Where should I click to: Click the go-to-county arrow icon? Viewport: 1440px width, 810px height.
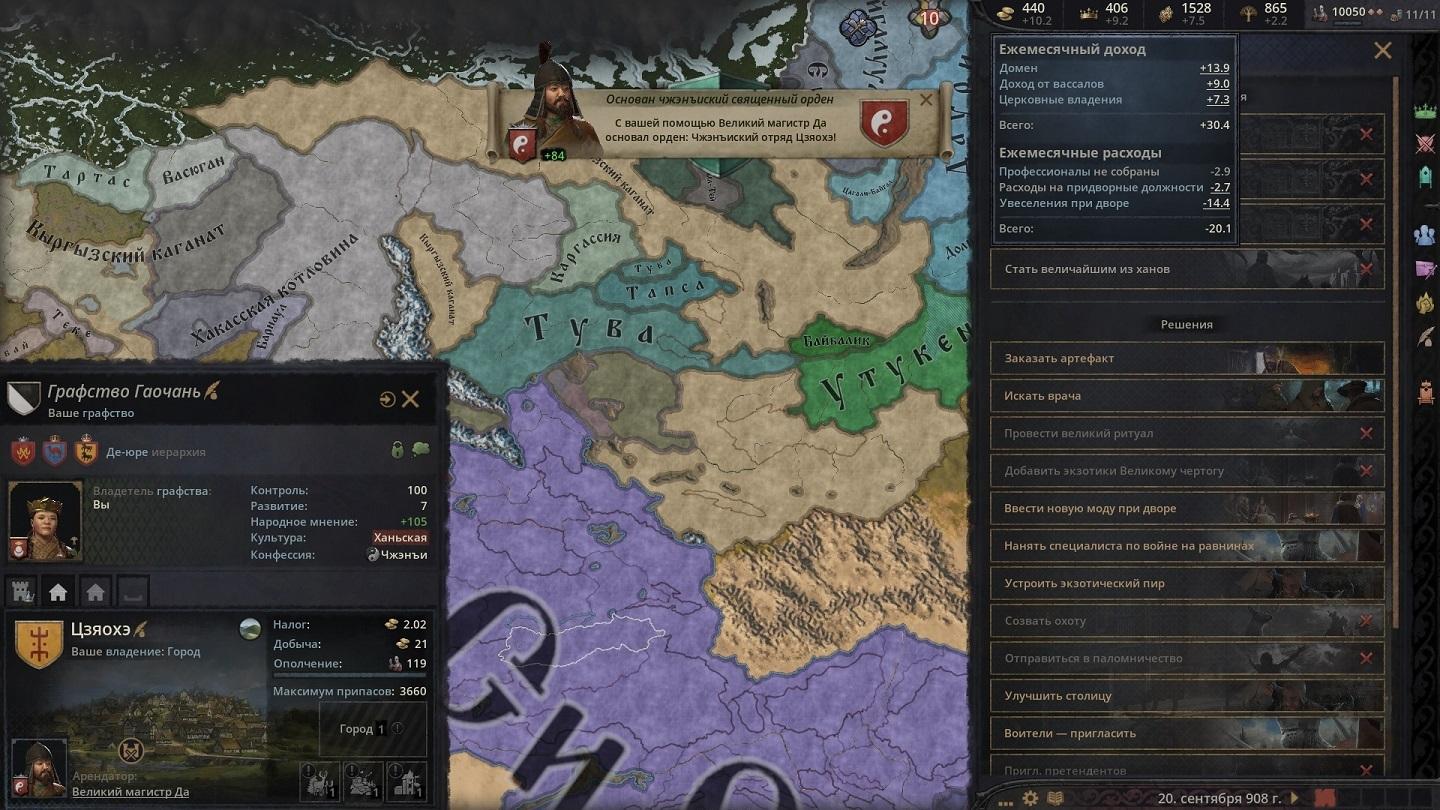387,400
